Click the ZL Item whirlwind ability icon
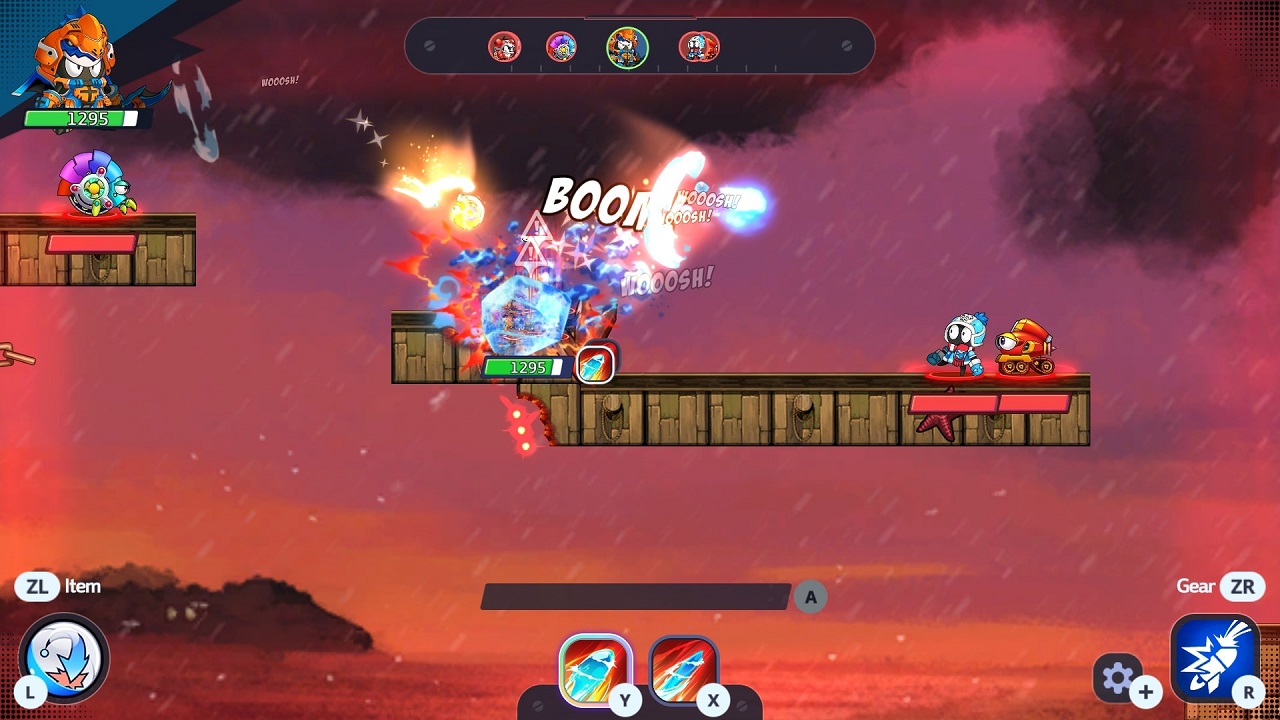The image size is (1280, 720). tap(62, 657)
